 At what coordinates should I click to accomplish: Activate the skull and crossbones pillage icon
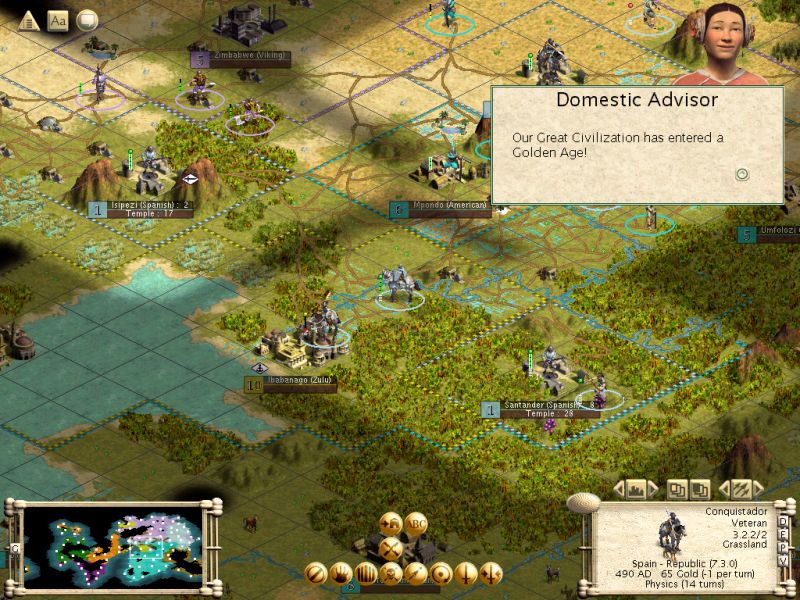coord(392,574)
